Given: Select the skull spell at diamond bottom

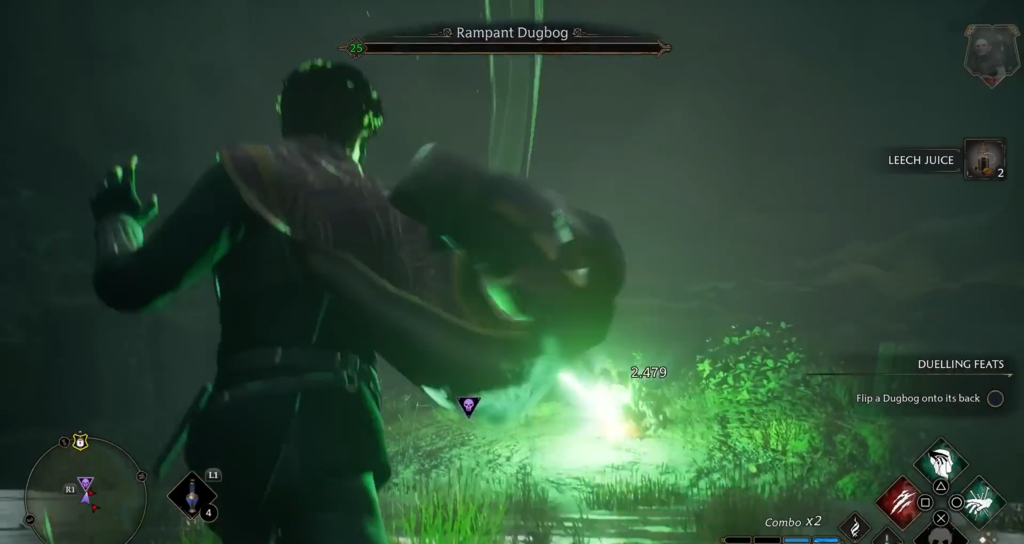Looking at the screenshot, I should coord(940,537).
